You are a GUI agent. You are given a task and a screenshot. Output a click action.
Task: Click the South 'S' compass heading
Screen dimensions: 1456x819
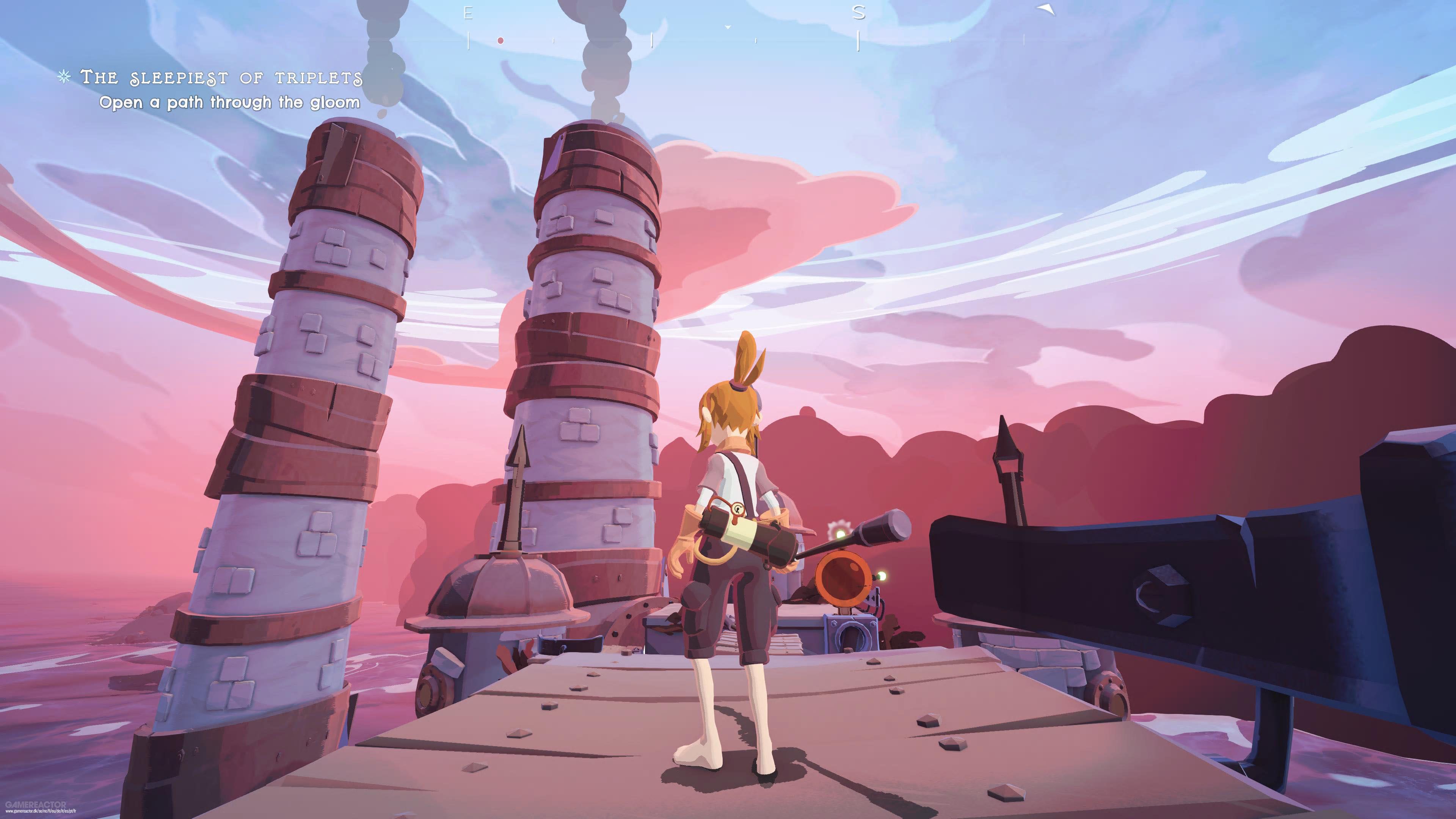[x=858, y=13]
